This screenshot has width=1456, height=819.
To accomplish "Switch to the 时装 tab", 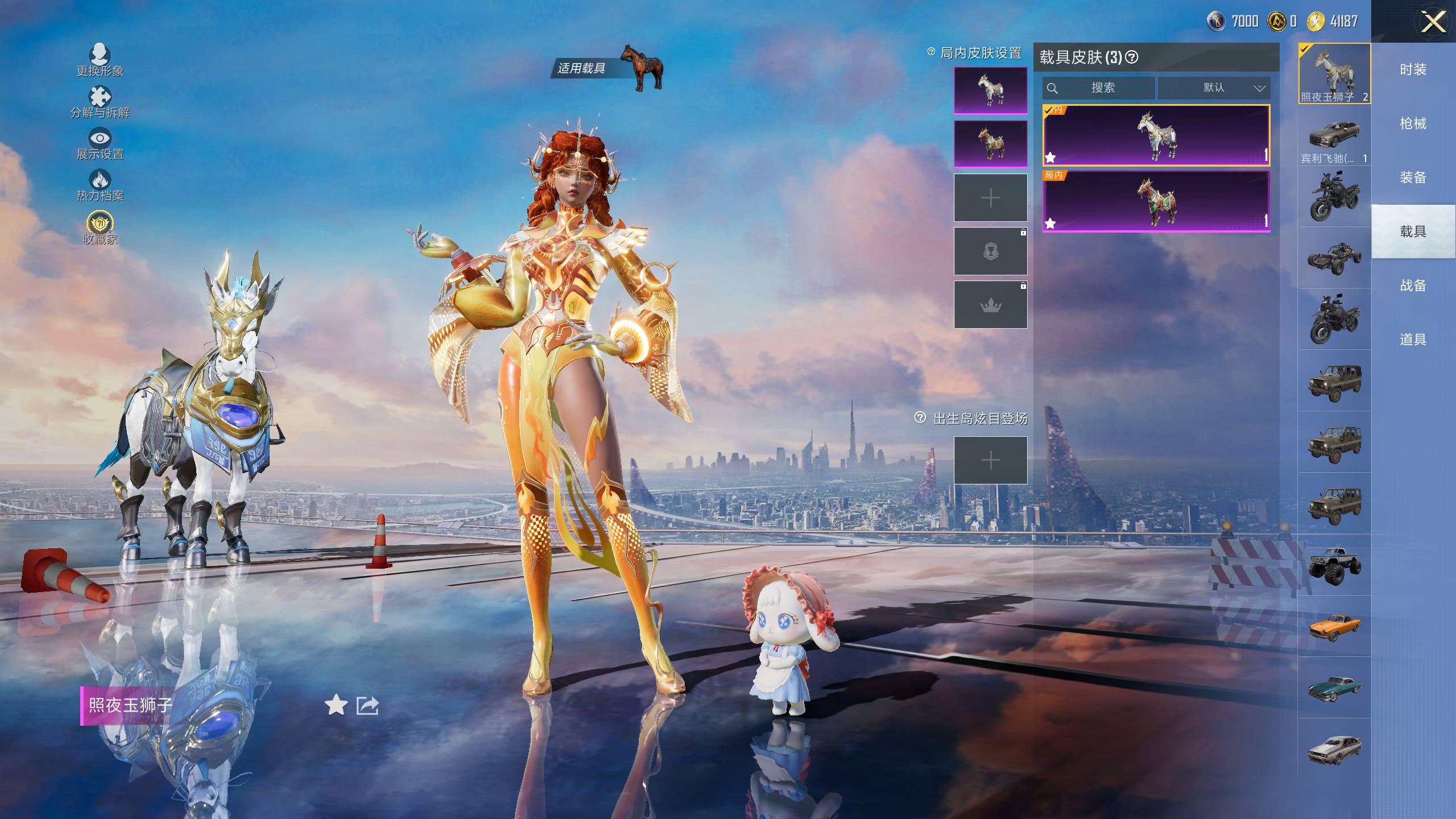I will [1413, 69].
